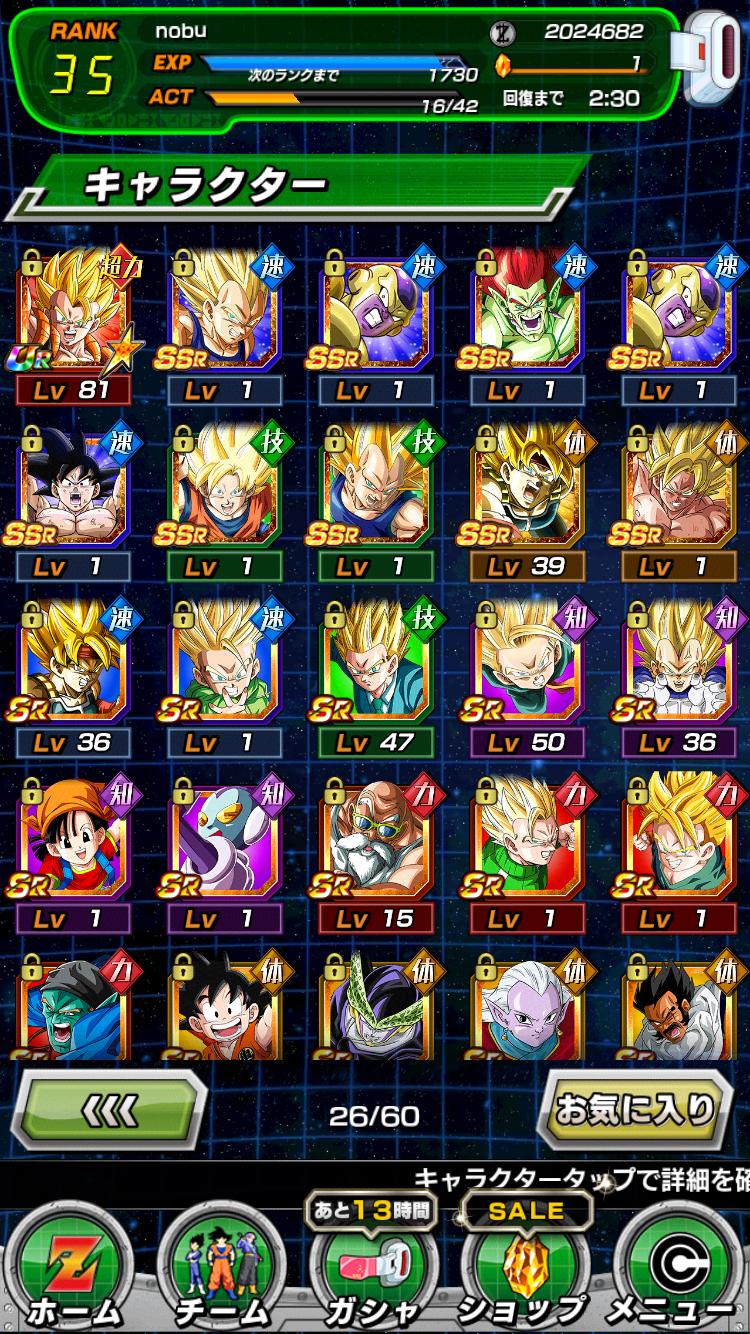
Task: Pick the Perfect Cell card
Action: [374, 1005]
